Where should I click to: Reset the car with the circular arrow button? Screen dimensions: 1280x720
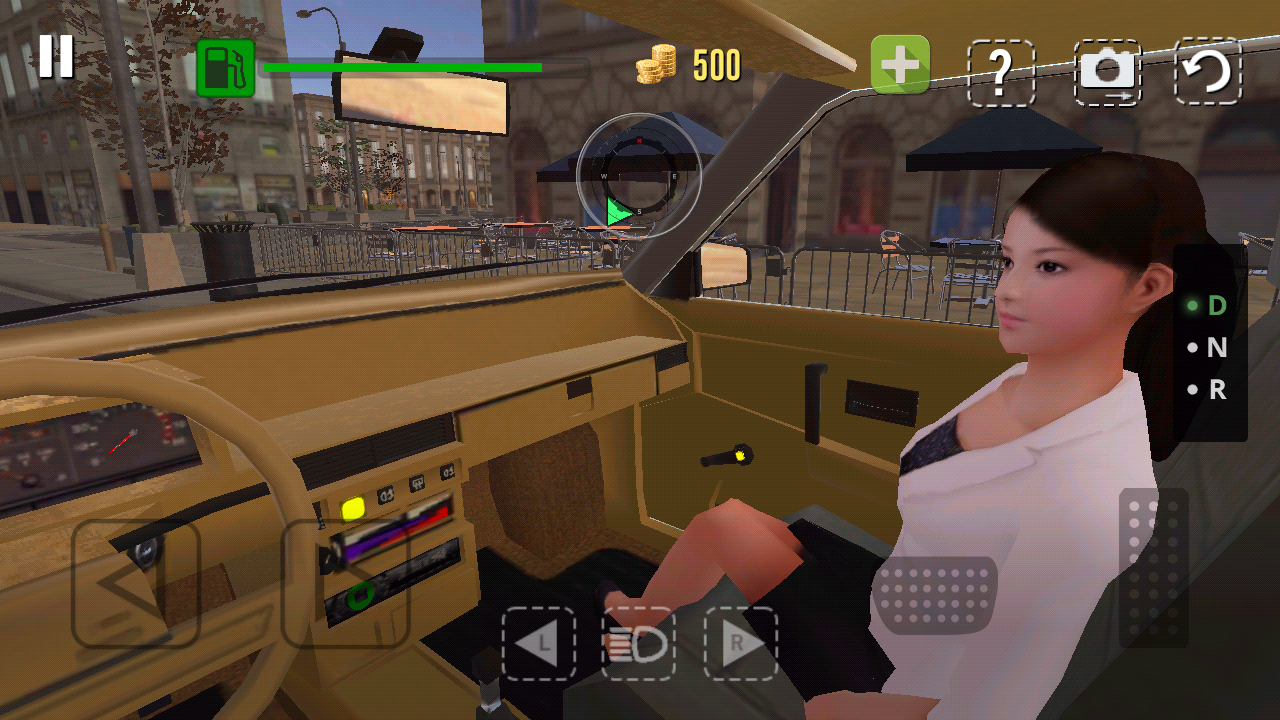click(1208, 72)
